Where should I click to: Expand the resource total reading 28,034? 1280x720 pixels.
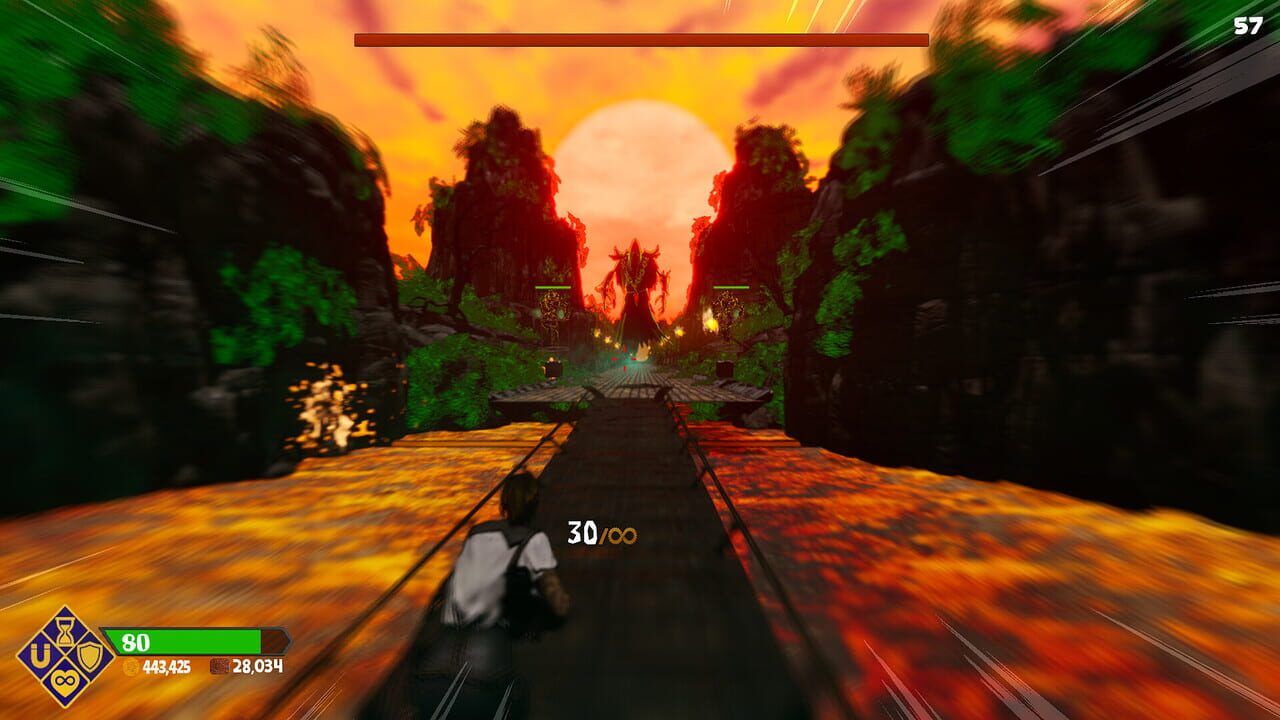pos(258,666)
